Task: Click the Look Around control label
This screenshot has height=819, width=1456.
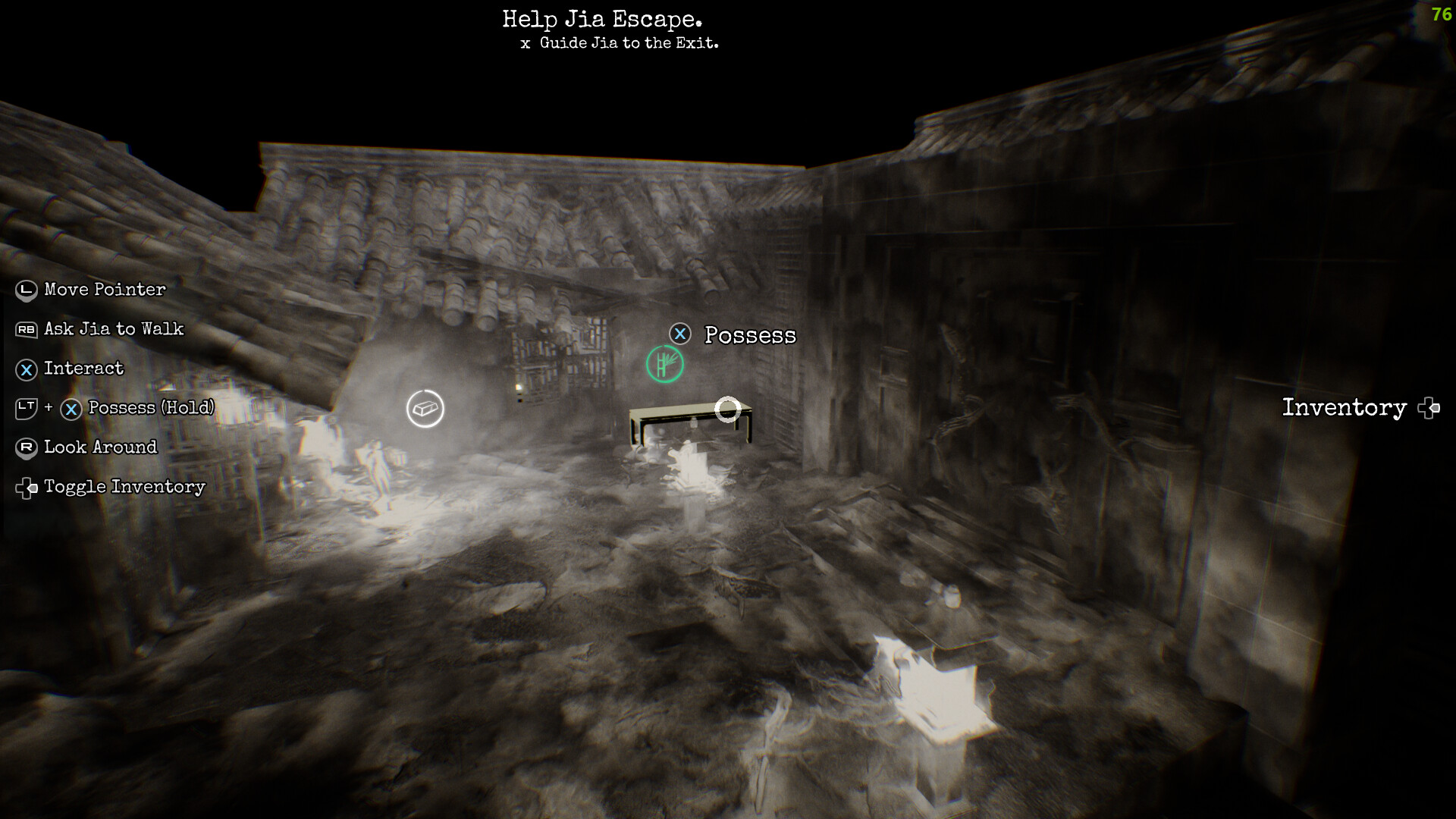Action: pyautogui.click(x=100, y=447)
